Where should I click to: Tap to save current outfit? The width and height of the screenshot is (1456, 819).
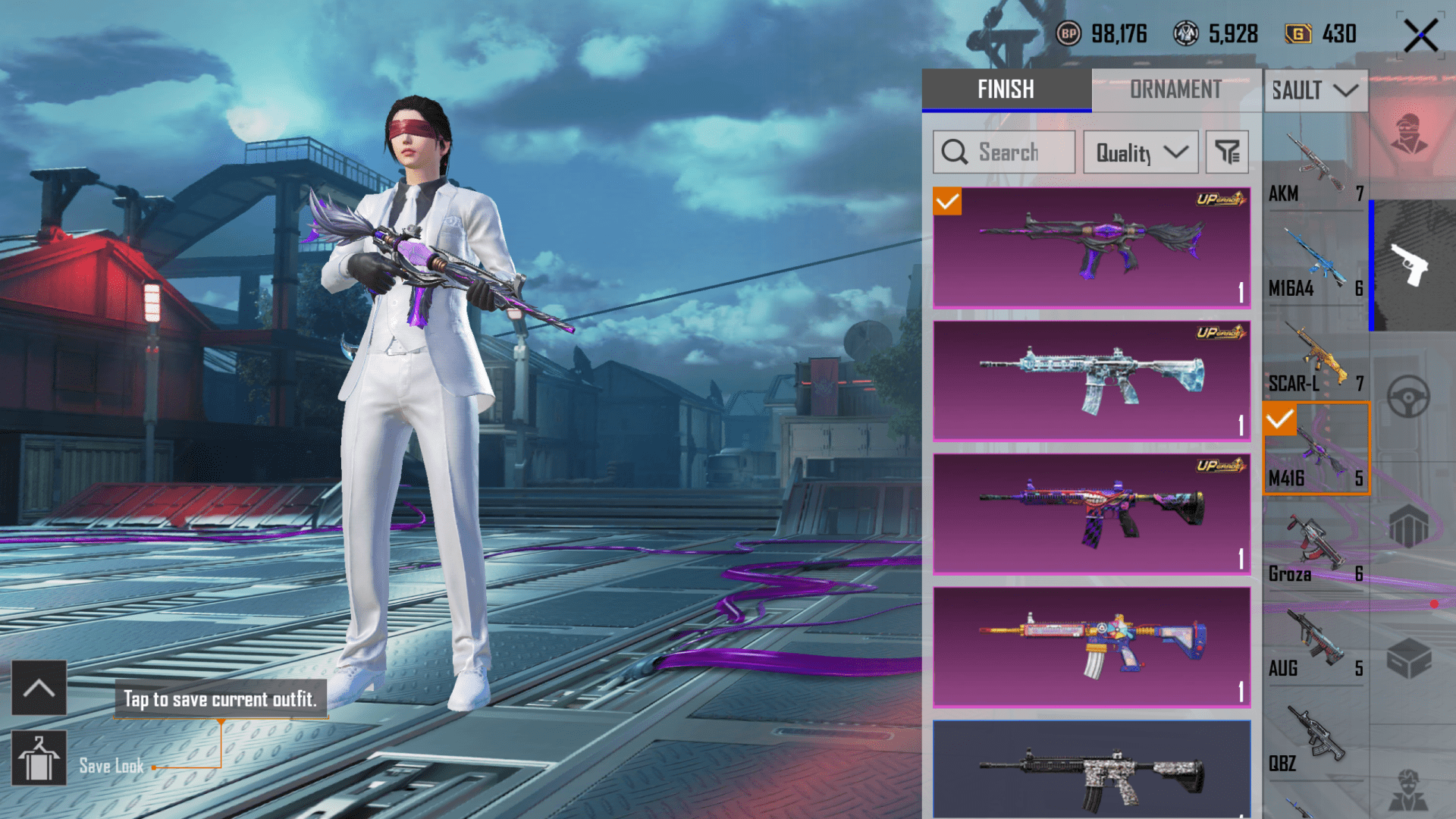[221, 700]
